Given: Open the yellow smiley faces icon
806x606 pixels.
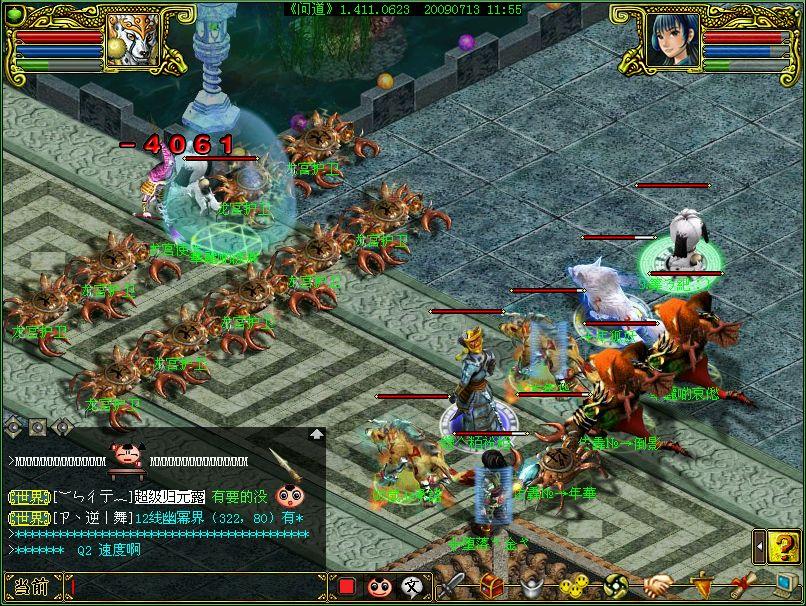Looking at the screenshot, I should [x=573, y=586].
